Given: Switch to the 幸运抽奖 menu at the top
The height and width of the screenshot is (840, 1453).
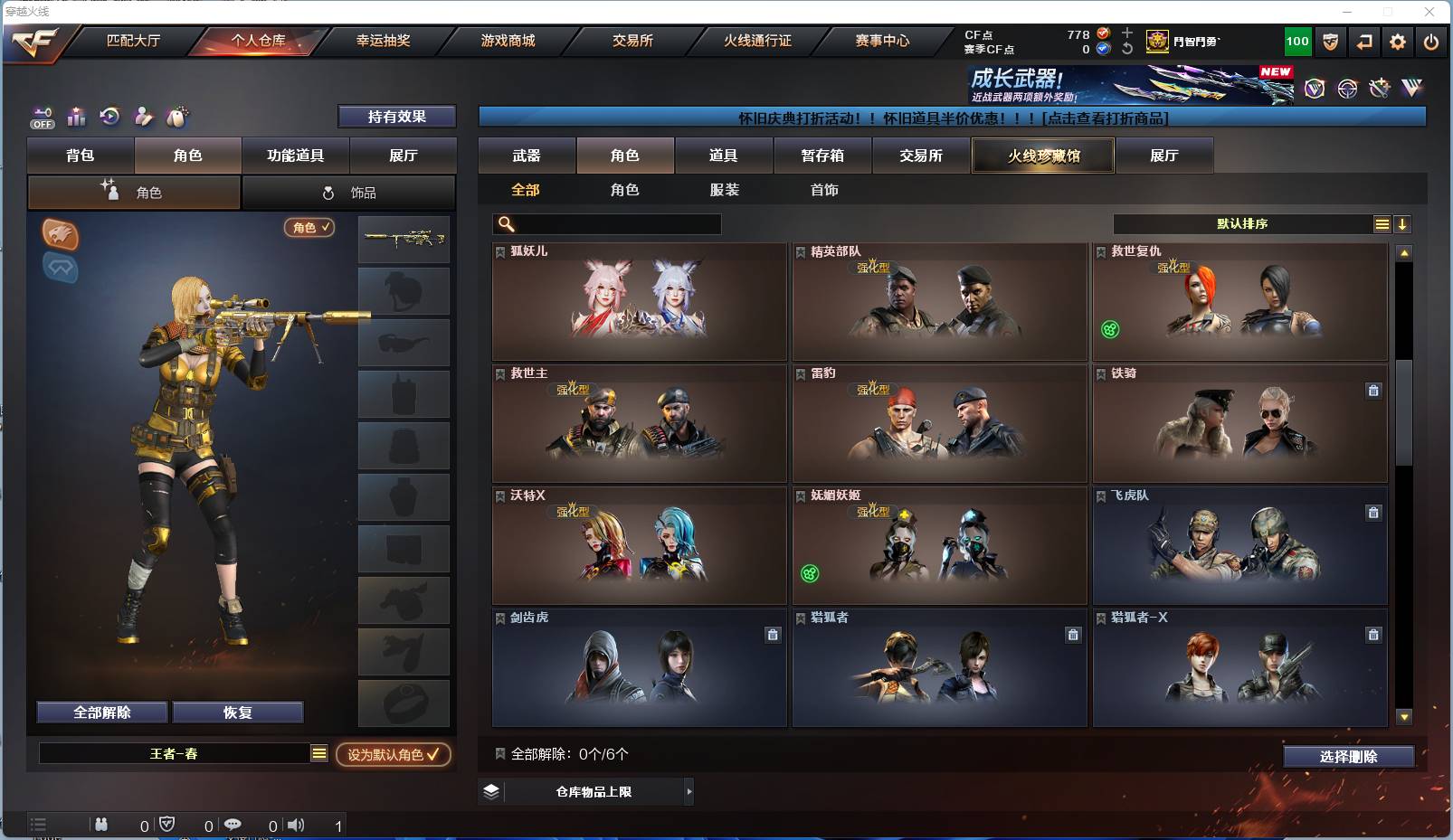Looking at the screenshot, I should click(384, 41).
